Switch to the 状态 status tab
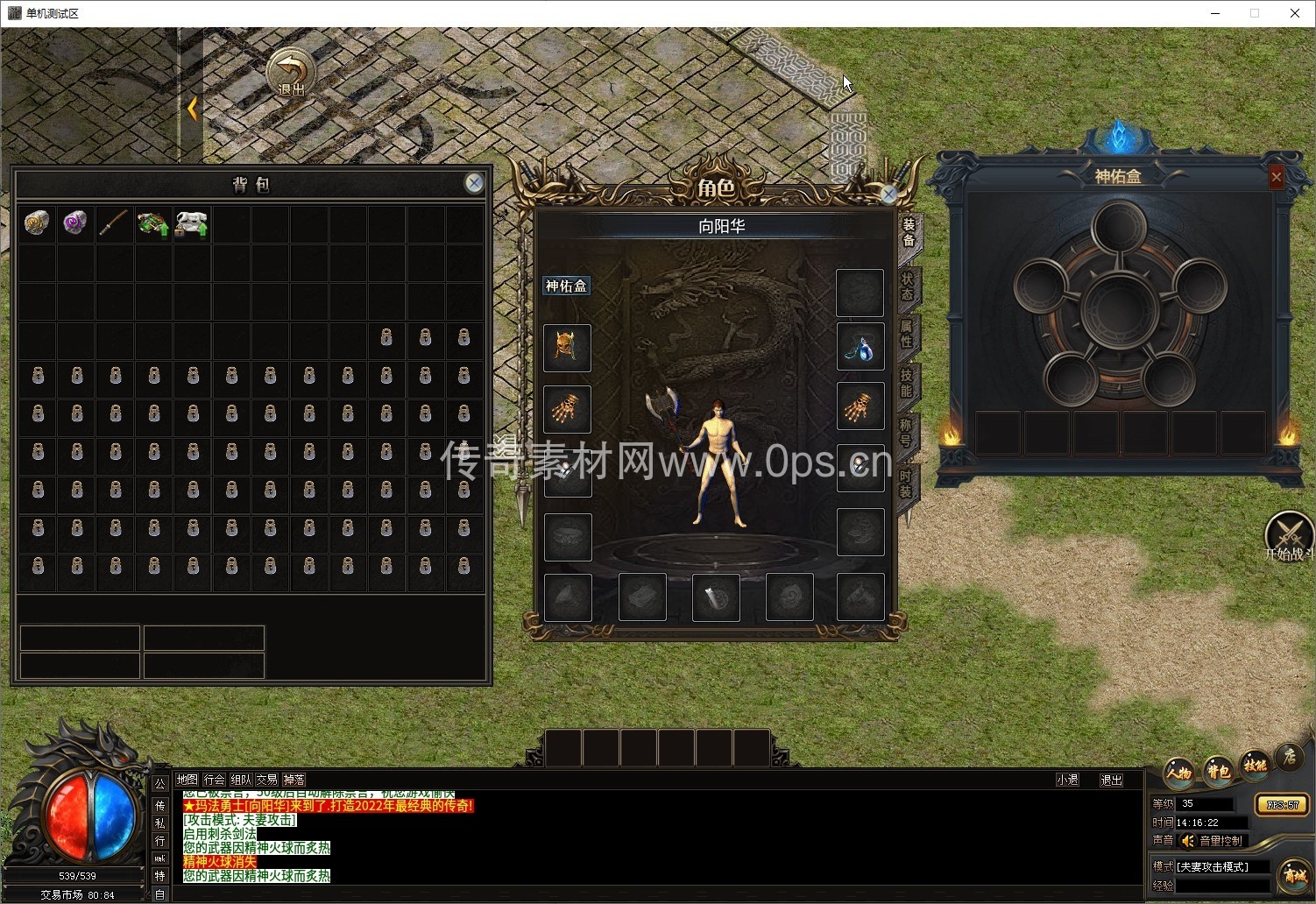 tap(908, 286)
